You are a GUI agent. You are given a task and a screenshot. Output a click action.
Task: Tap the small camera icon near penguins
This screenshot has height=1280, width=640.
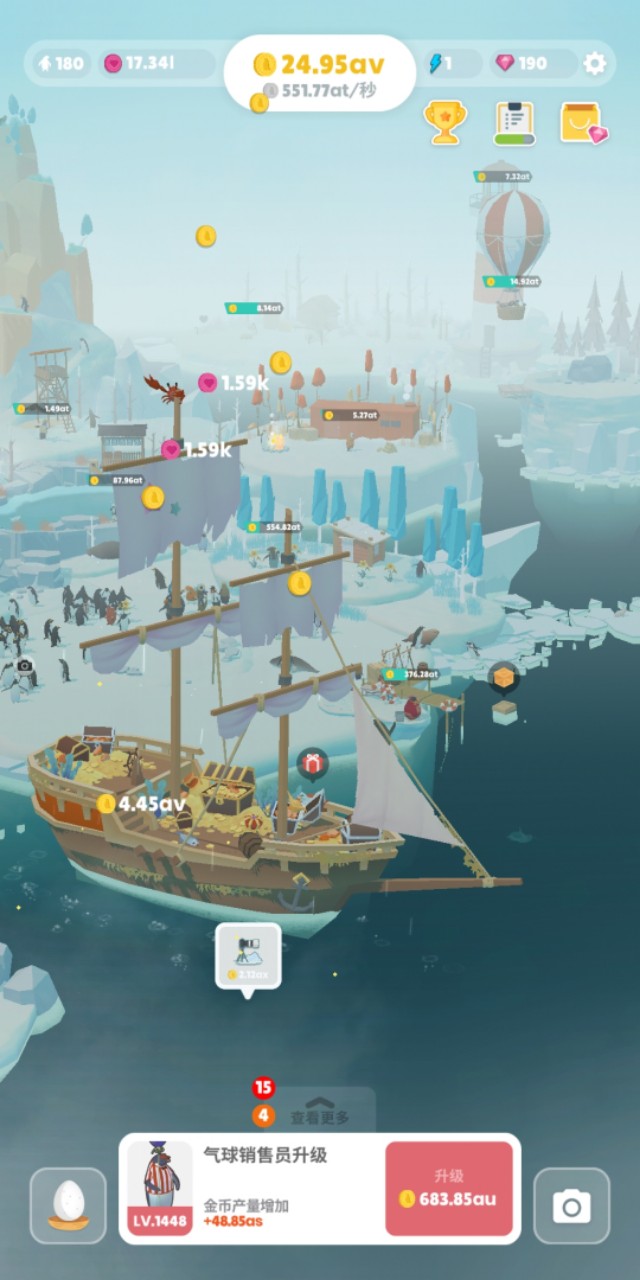25,665
